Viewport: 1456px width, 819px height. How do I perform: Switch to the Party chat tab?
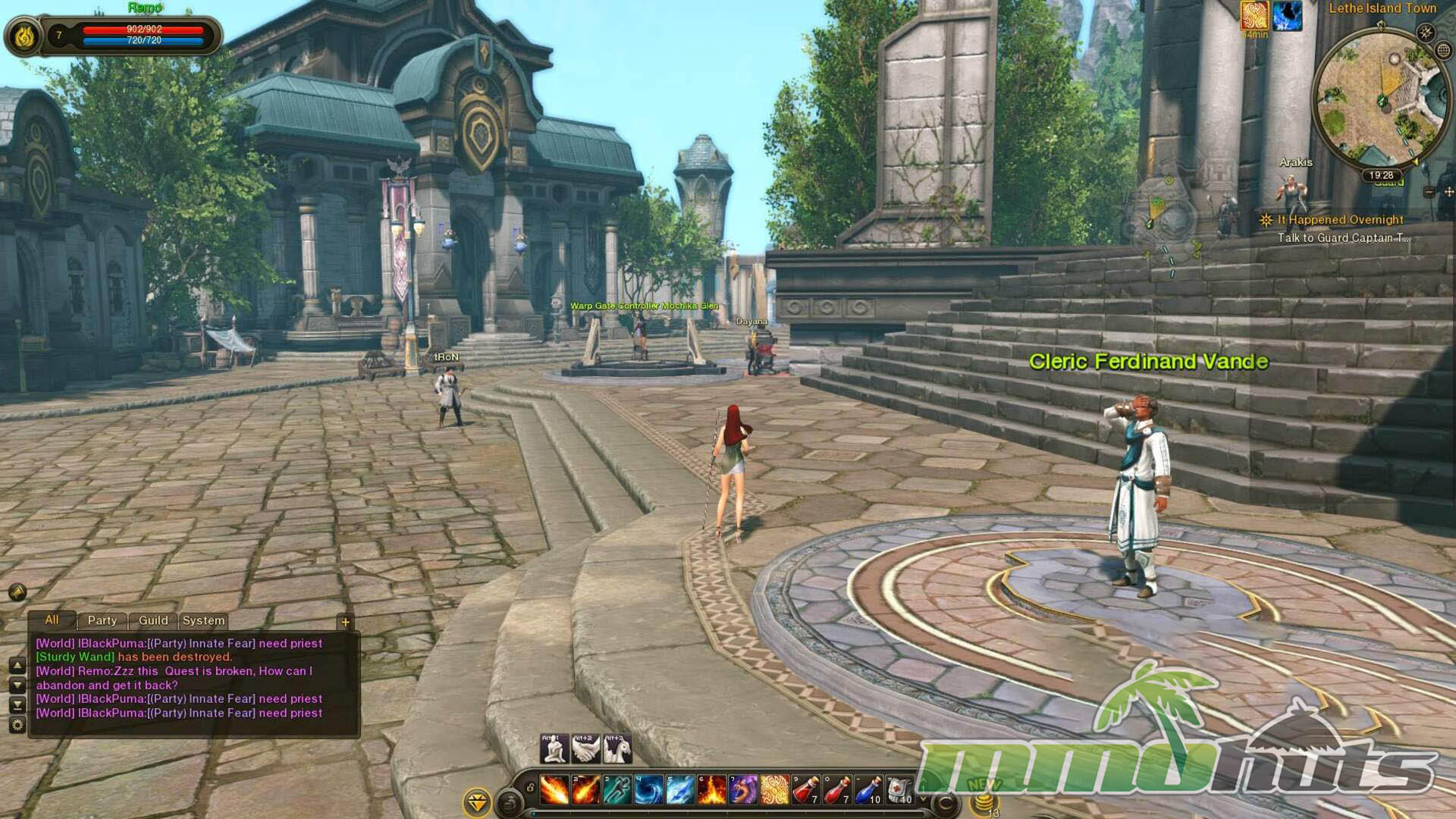tap(102, 620)
